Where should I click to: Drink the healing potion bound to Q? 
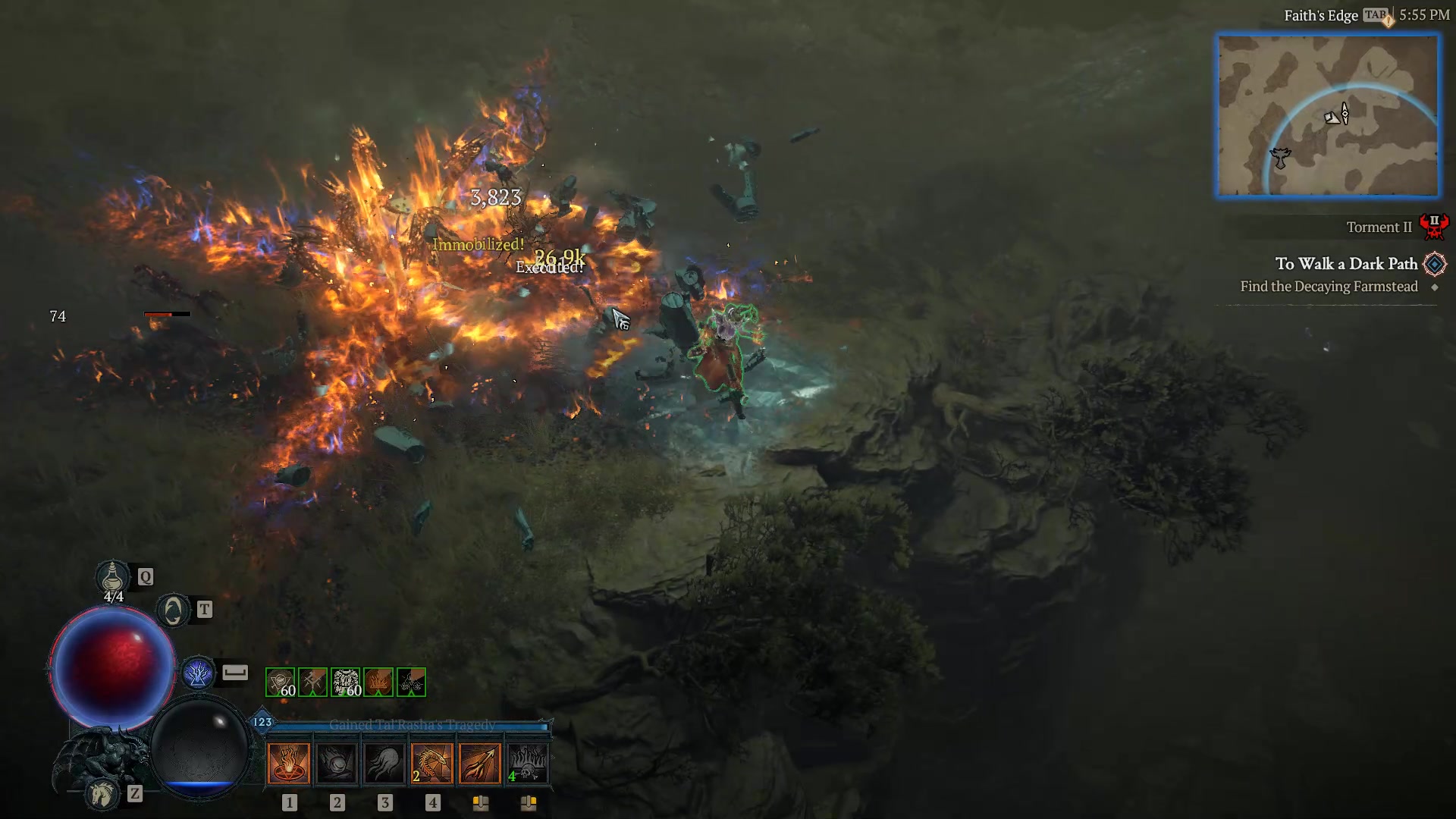click(x=113, y=577)
